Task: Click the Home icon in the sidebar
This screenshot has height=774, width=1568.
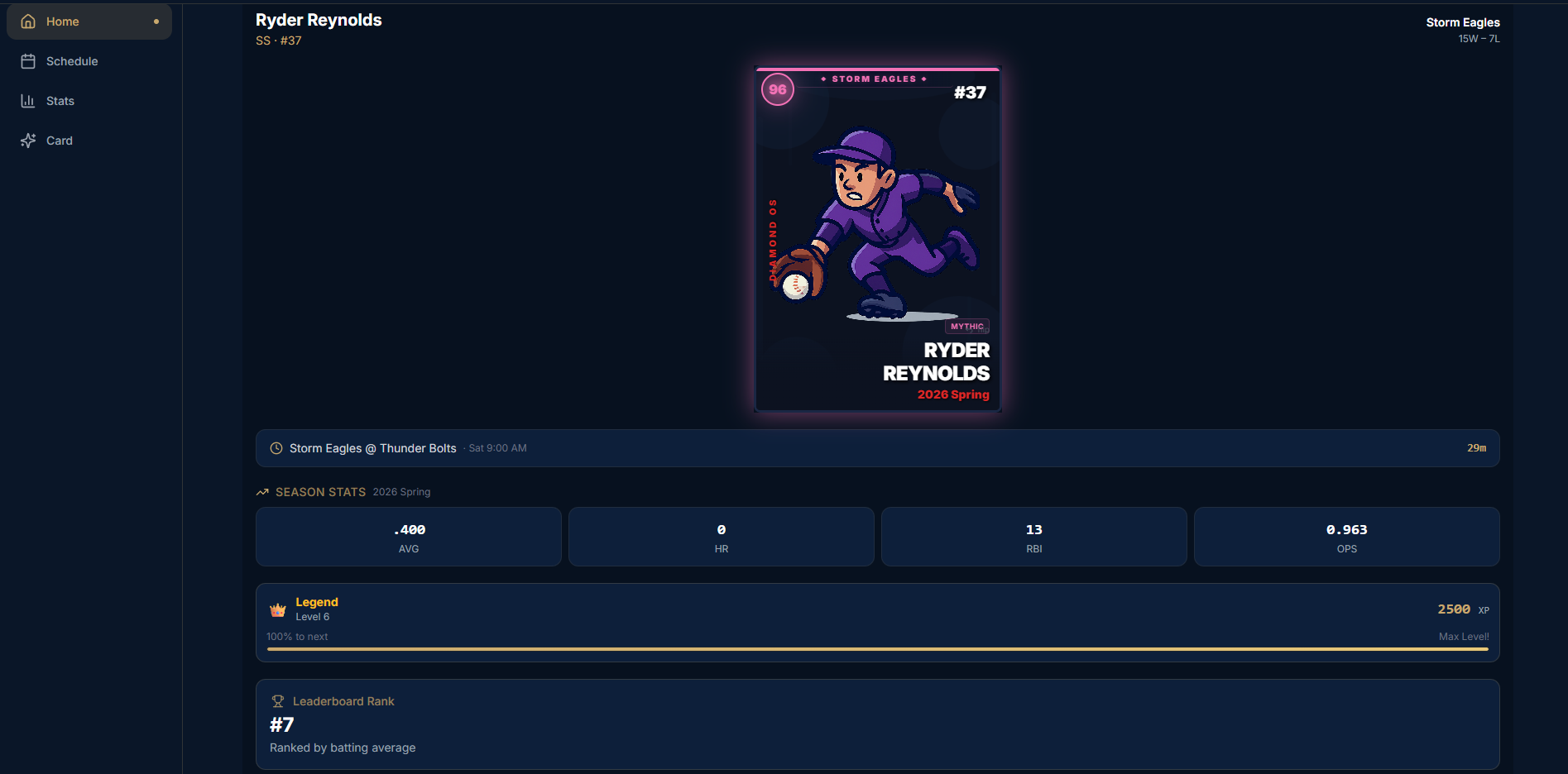Action: point(27,21)
